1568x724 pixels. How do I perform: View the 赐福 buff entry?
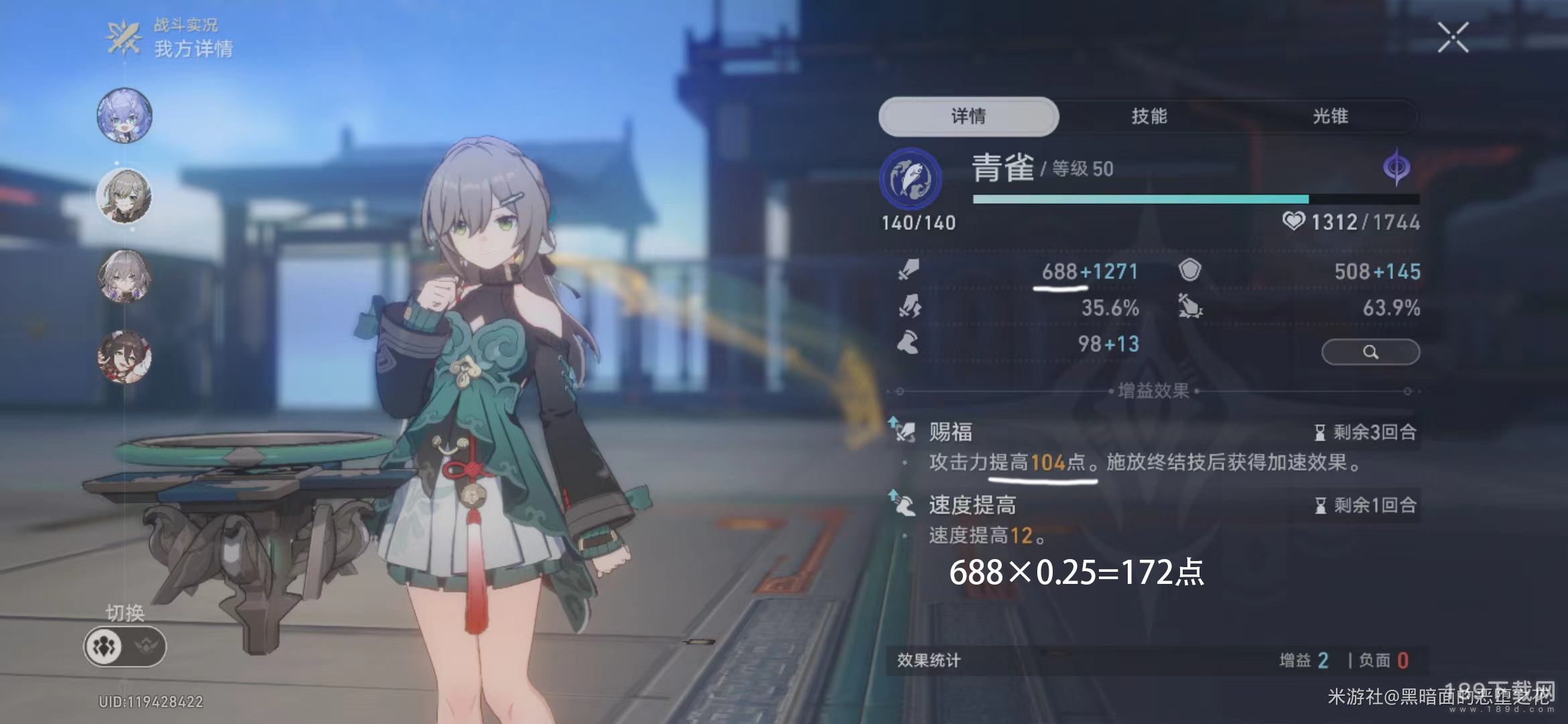tap(950, 432)
